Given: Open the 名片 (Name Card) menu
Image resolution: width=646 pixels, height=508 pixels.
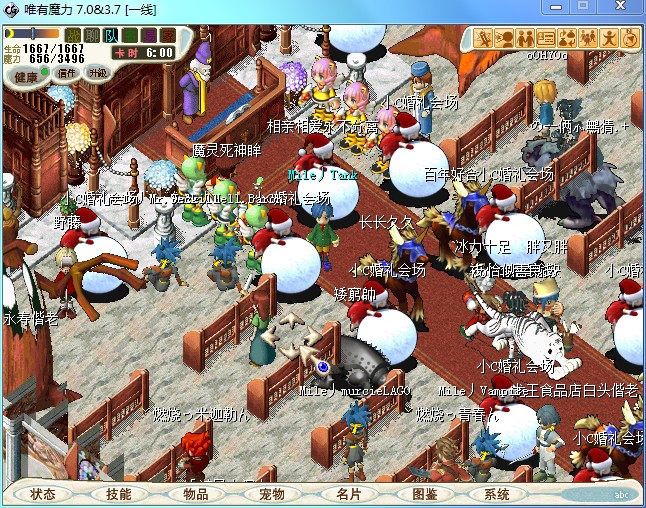Looking at the screenshot, I should (348, 494).
